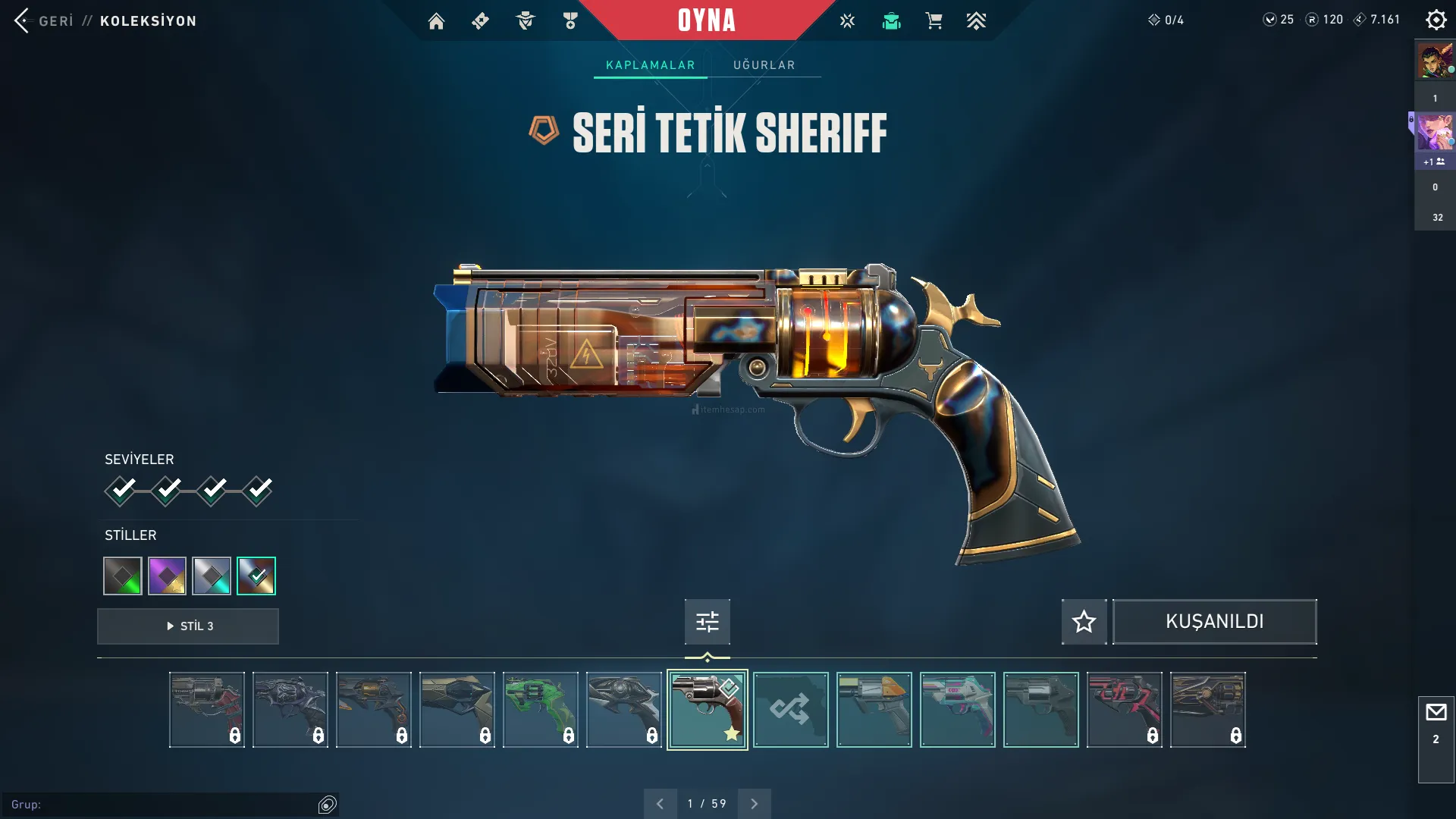1456x819 pixels.
Task: Switch to the Uğurlar tab
Action: pos(764,65)
